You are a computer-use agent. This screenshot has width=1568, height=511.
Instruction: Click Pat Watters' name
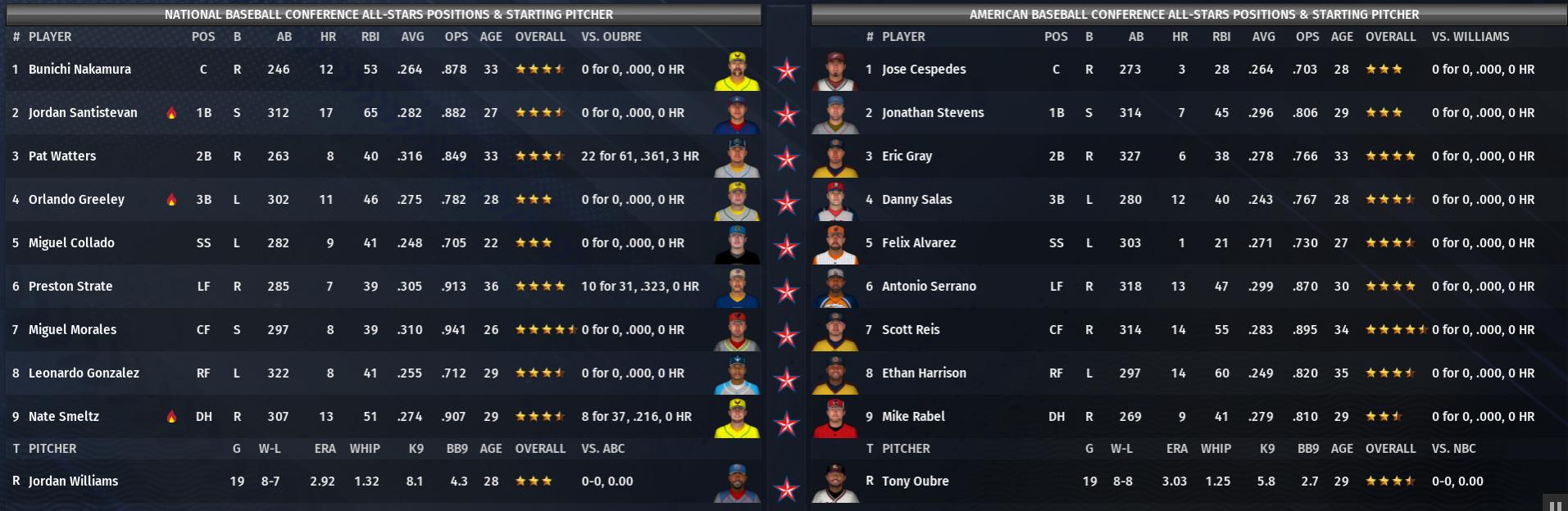click(62, 156)
